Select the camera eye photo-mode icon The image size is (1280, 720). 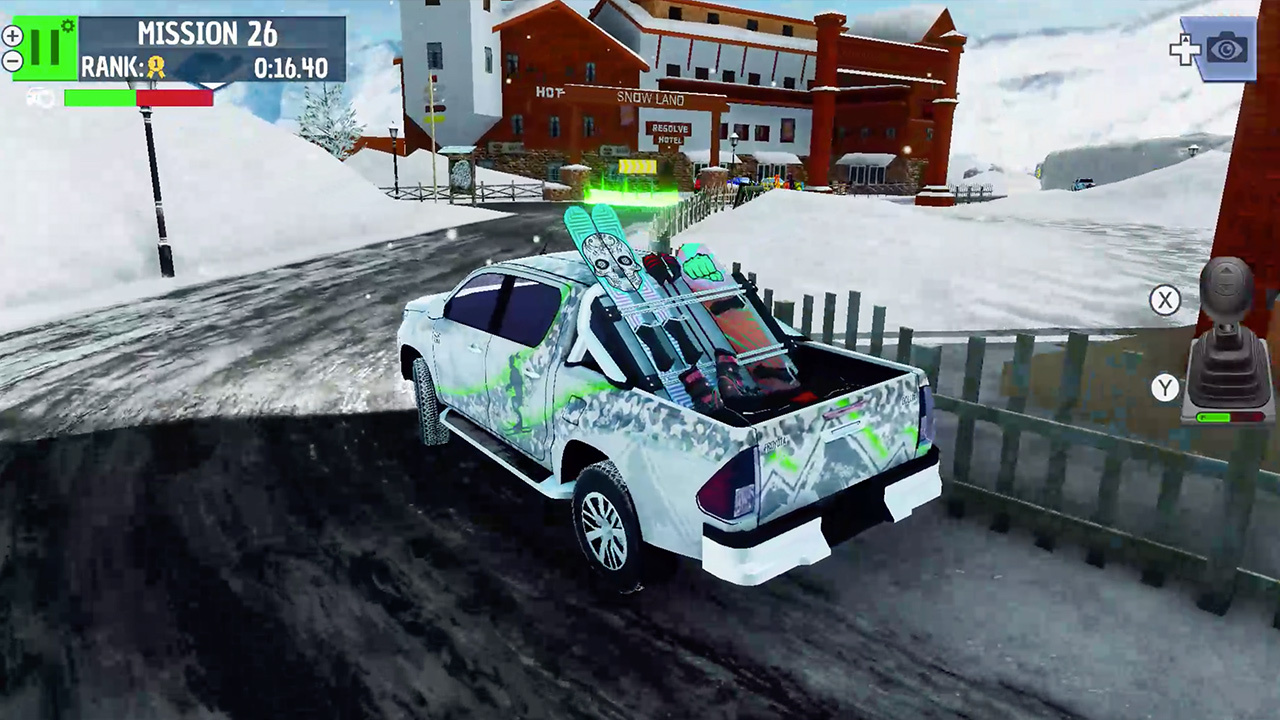(x=1226, y=48)
